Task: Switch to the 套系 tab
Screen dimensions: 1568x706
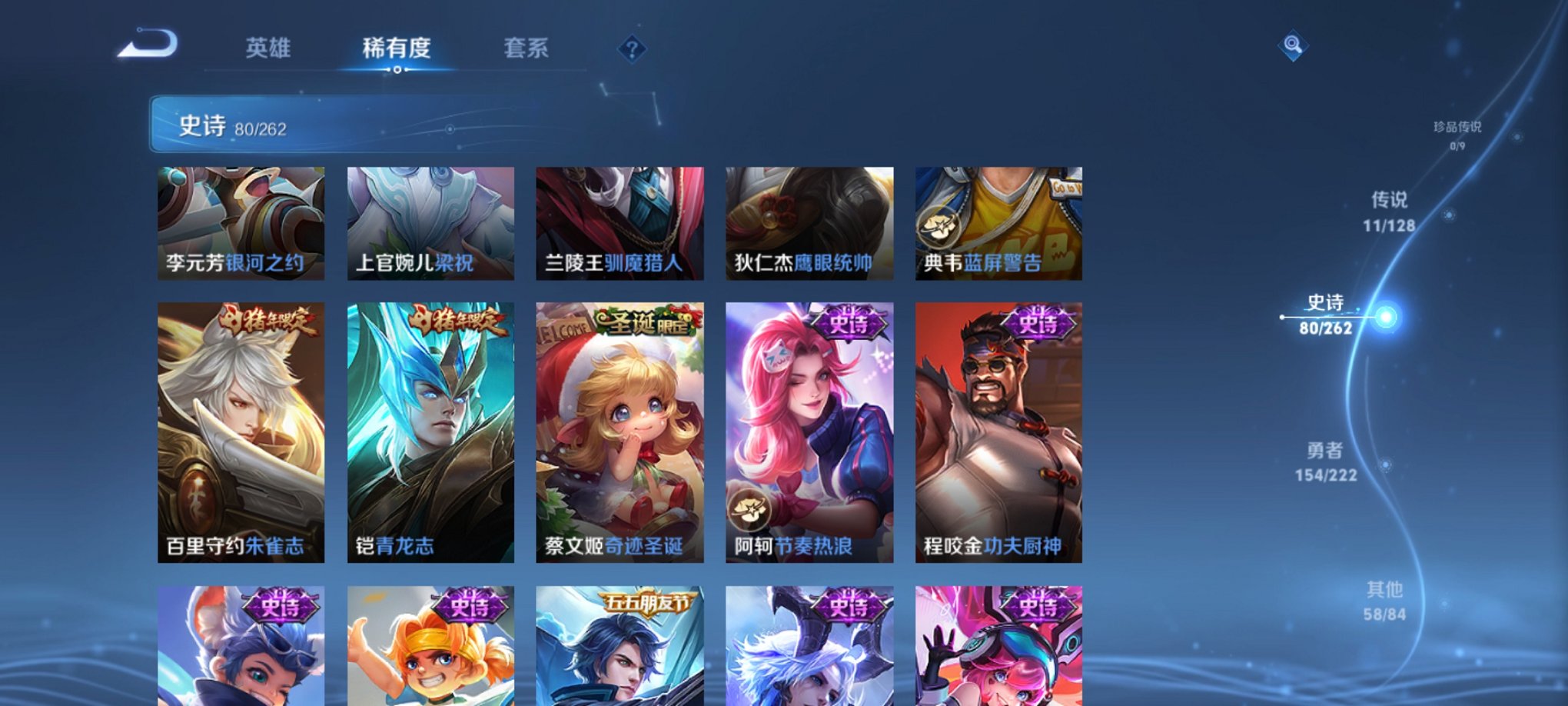Action: pos(529,48)
